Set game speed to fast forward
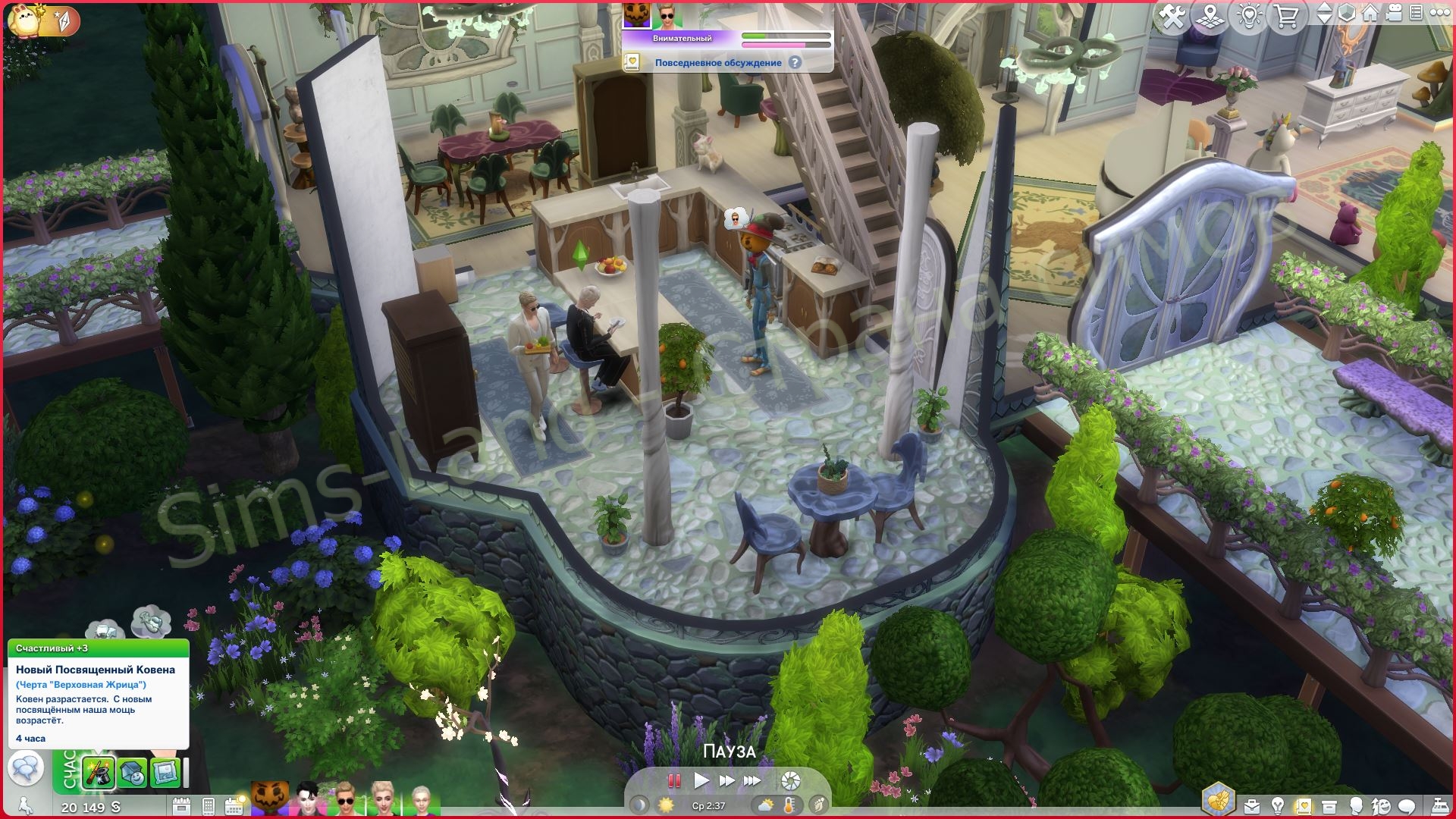Viewport: 1456px width, 819px height. (726, 780)
